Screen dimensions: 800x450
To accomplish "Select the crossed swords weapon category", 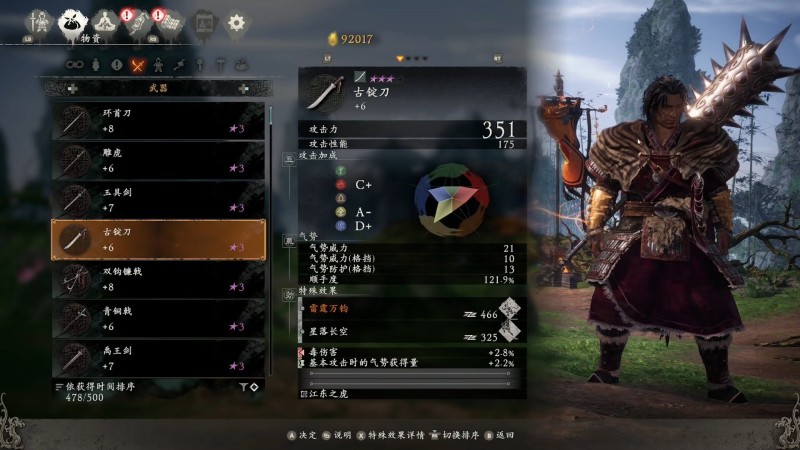I will click(138, 65).
